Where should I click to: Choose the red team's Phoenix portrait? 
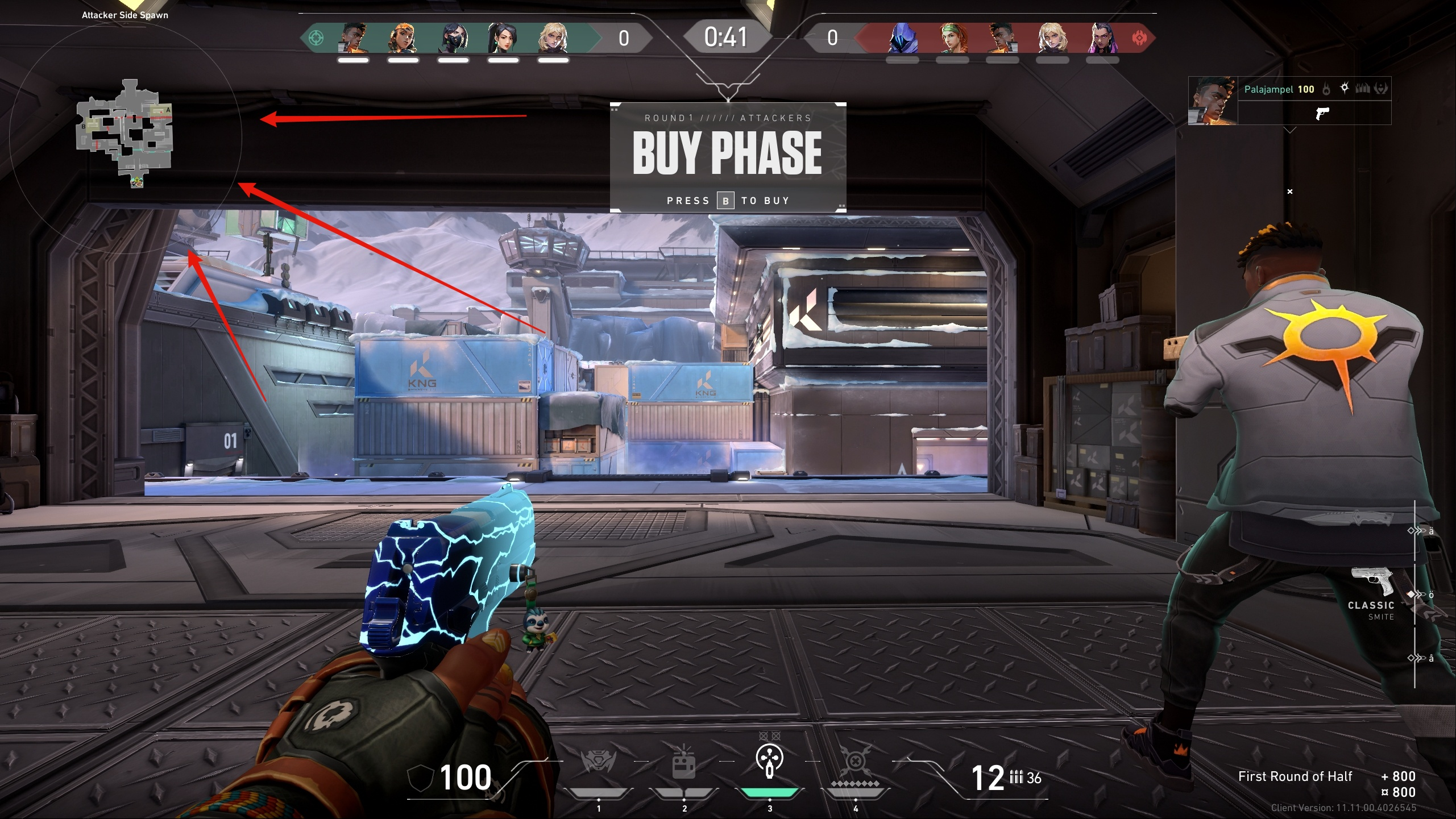pos(1002,38)
